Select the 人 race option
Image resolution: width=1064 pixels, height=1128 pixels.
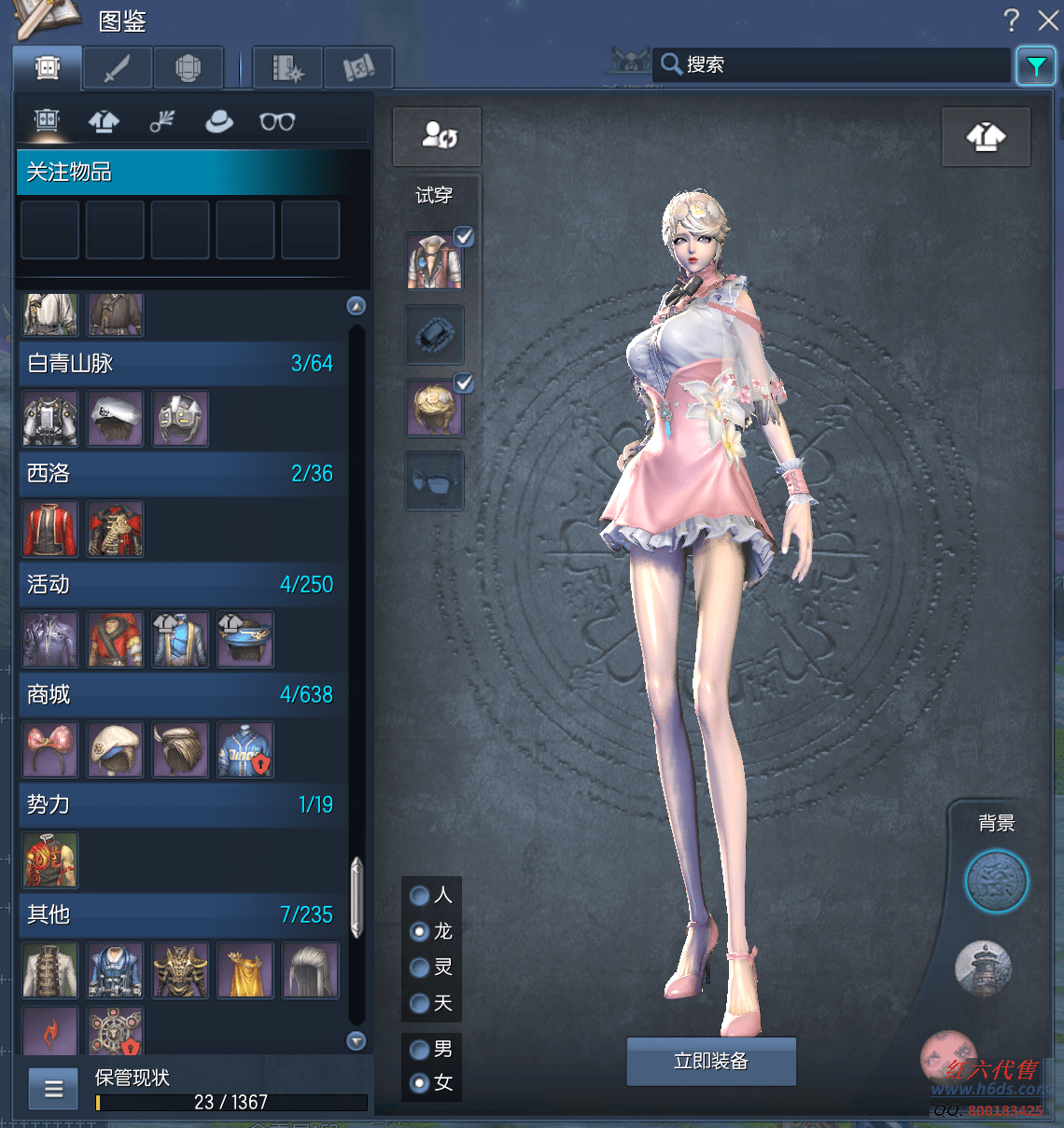[420, 896]
